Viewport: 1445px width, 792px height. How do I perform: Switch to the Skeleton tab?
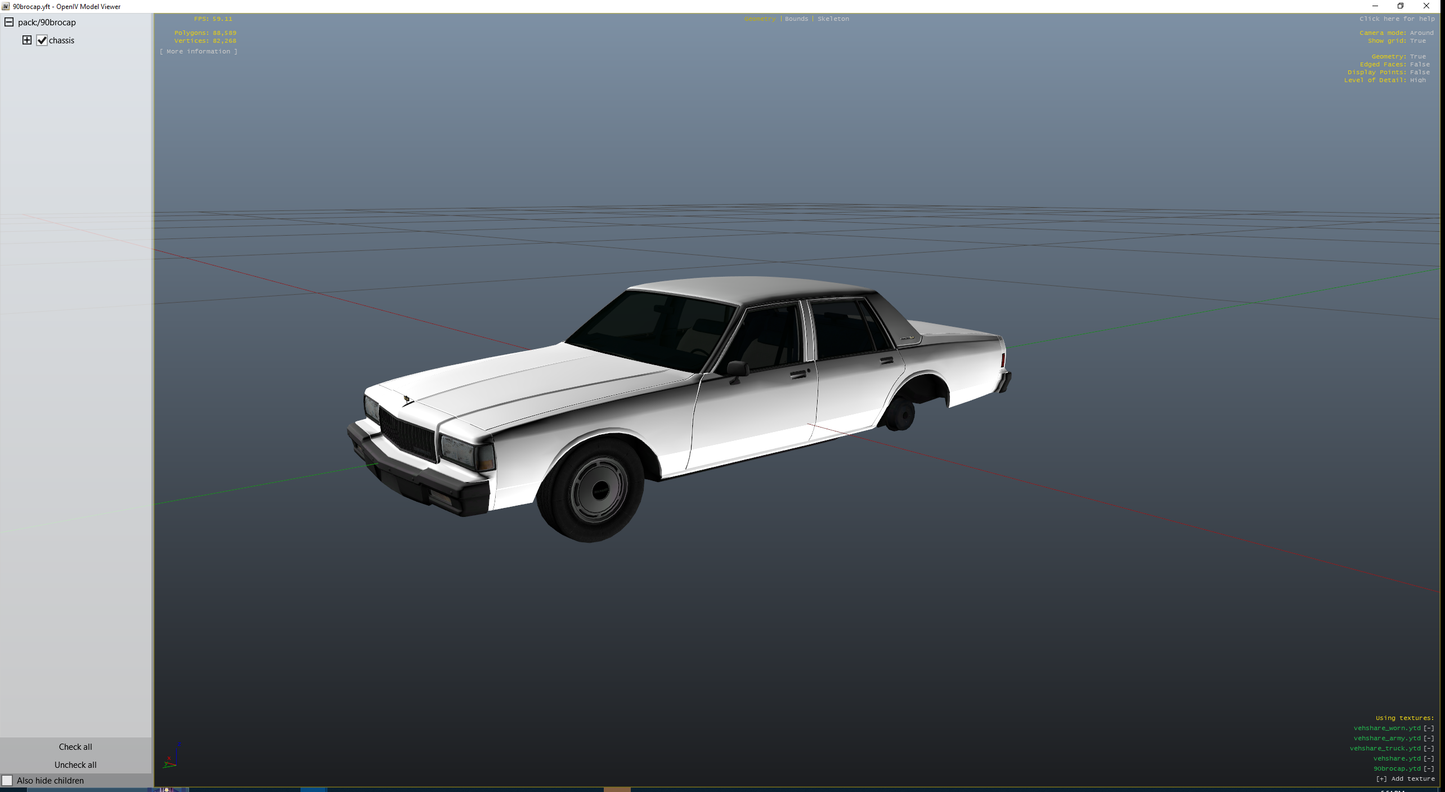[833, 18]
